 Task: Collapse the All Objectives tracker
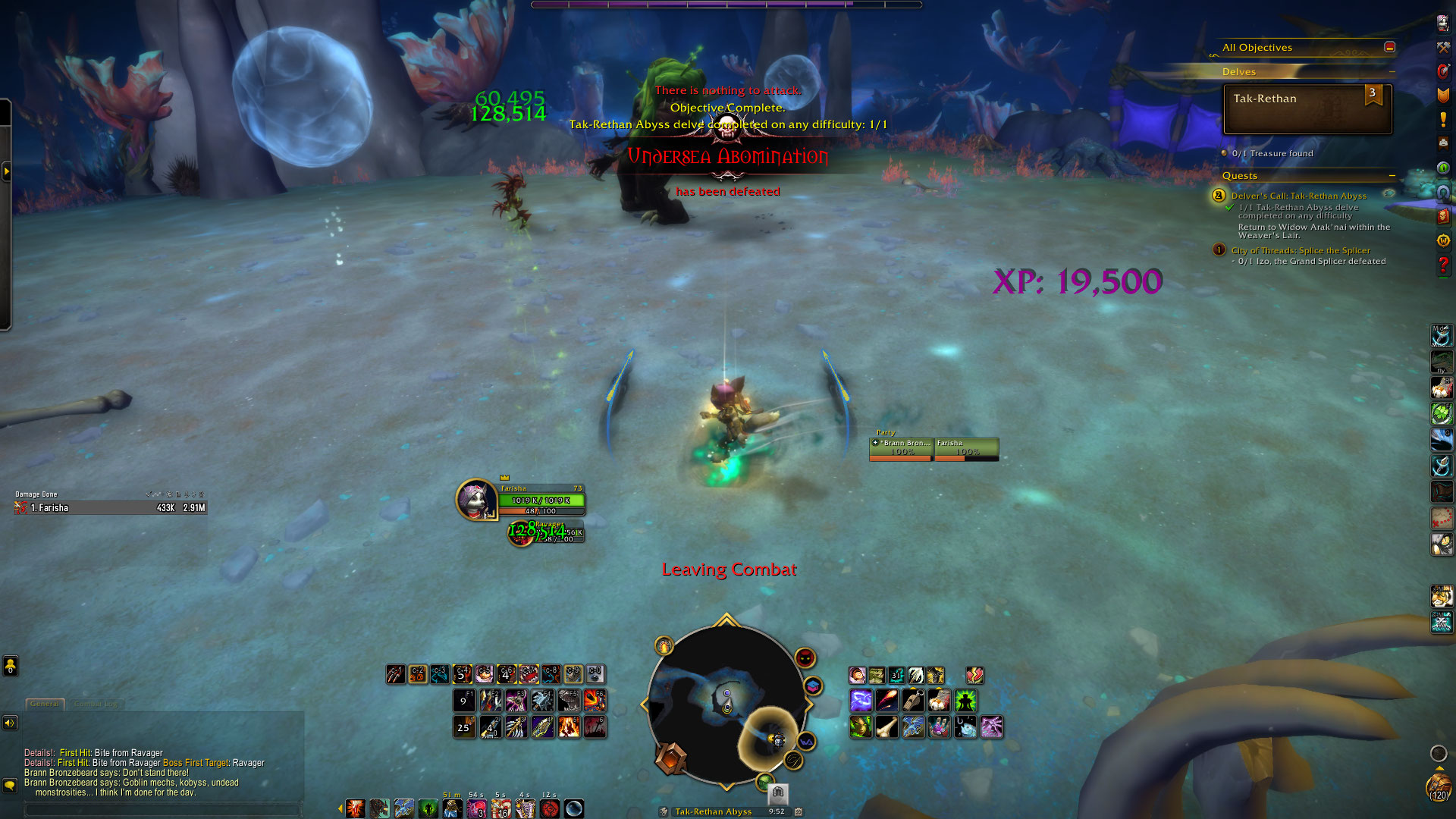coord(1389,47)
